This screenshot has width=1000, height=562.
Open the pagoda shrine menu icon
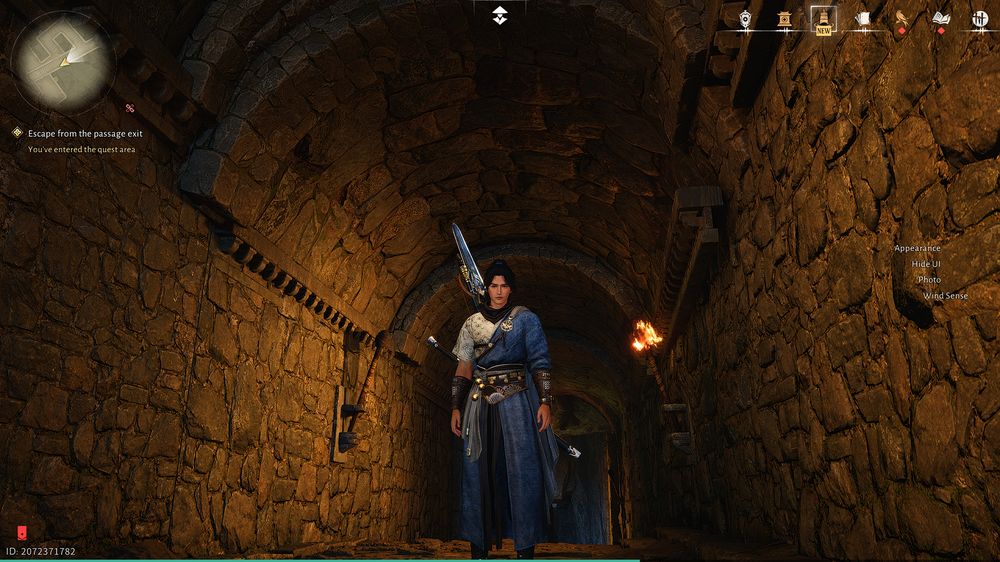click(785, 18)
